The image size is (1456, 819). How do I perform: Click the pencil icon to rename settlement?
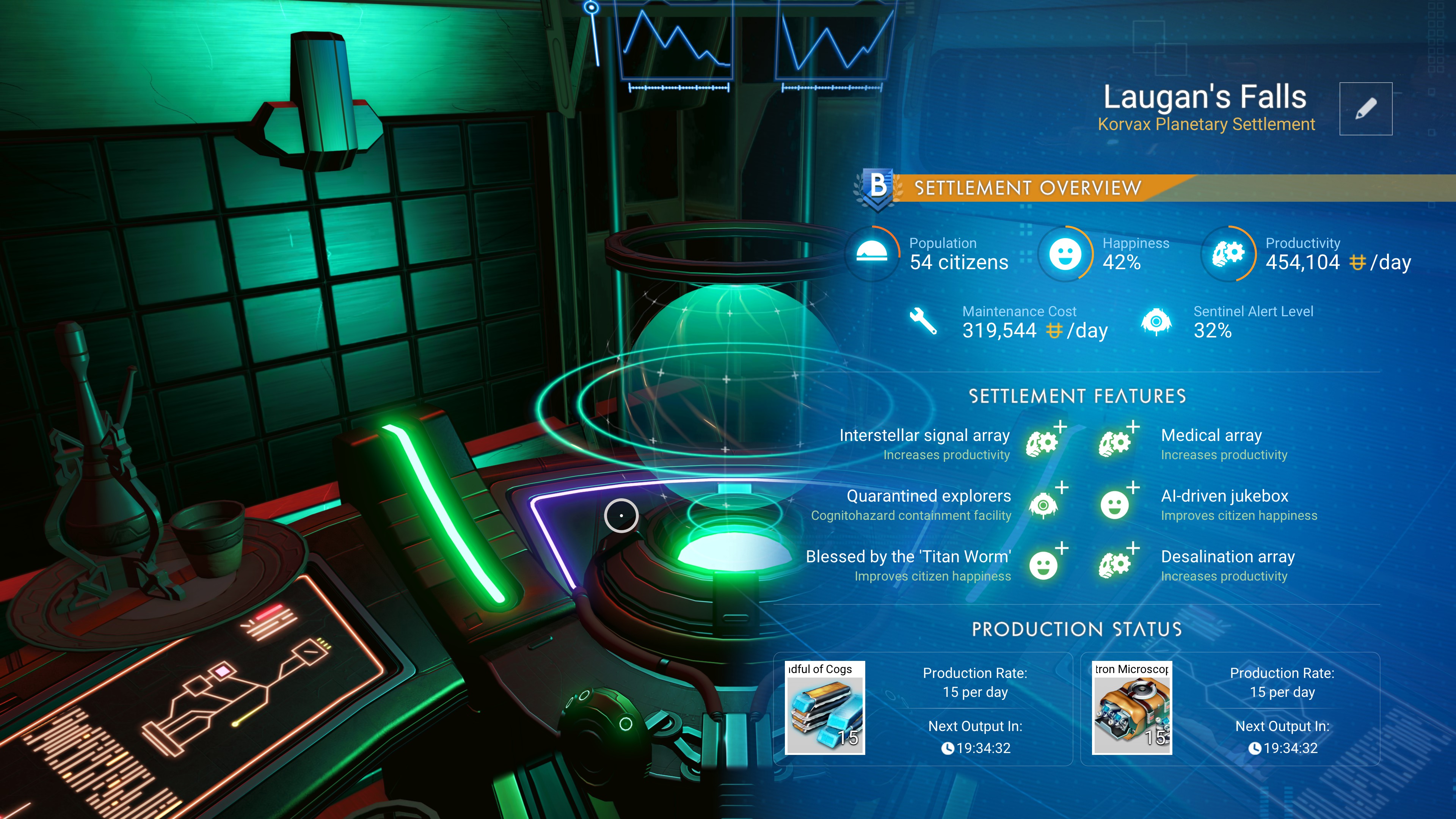1365,108
